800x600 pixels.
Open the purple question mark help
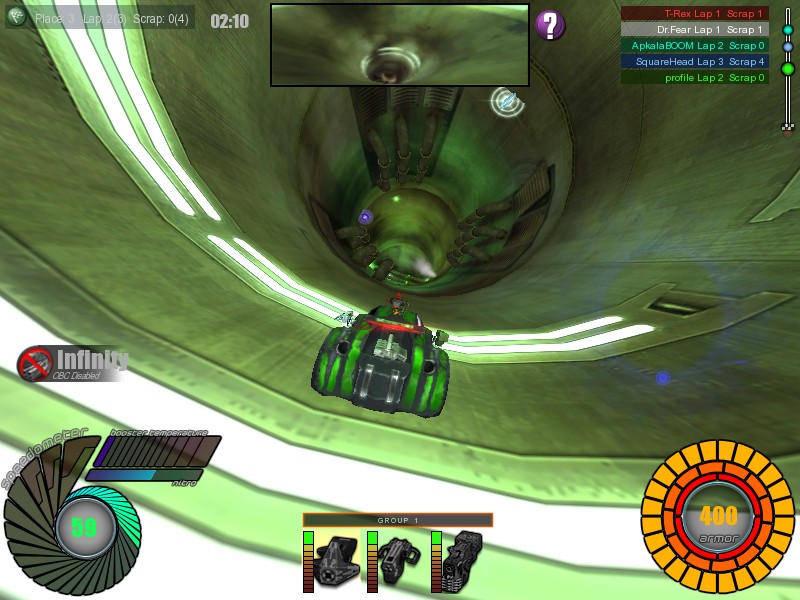coord(550,25)
